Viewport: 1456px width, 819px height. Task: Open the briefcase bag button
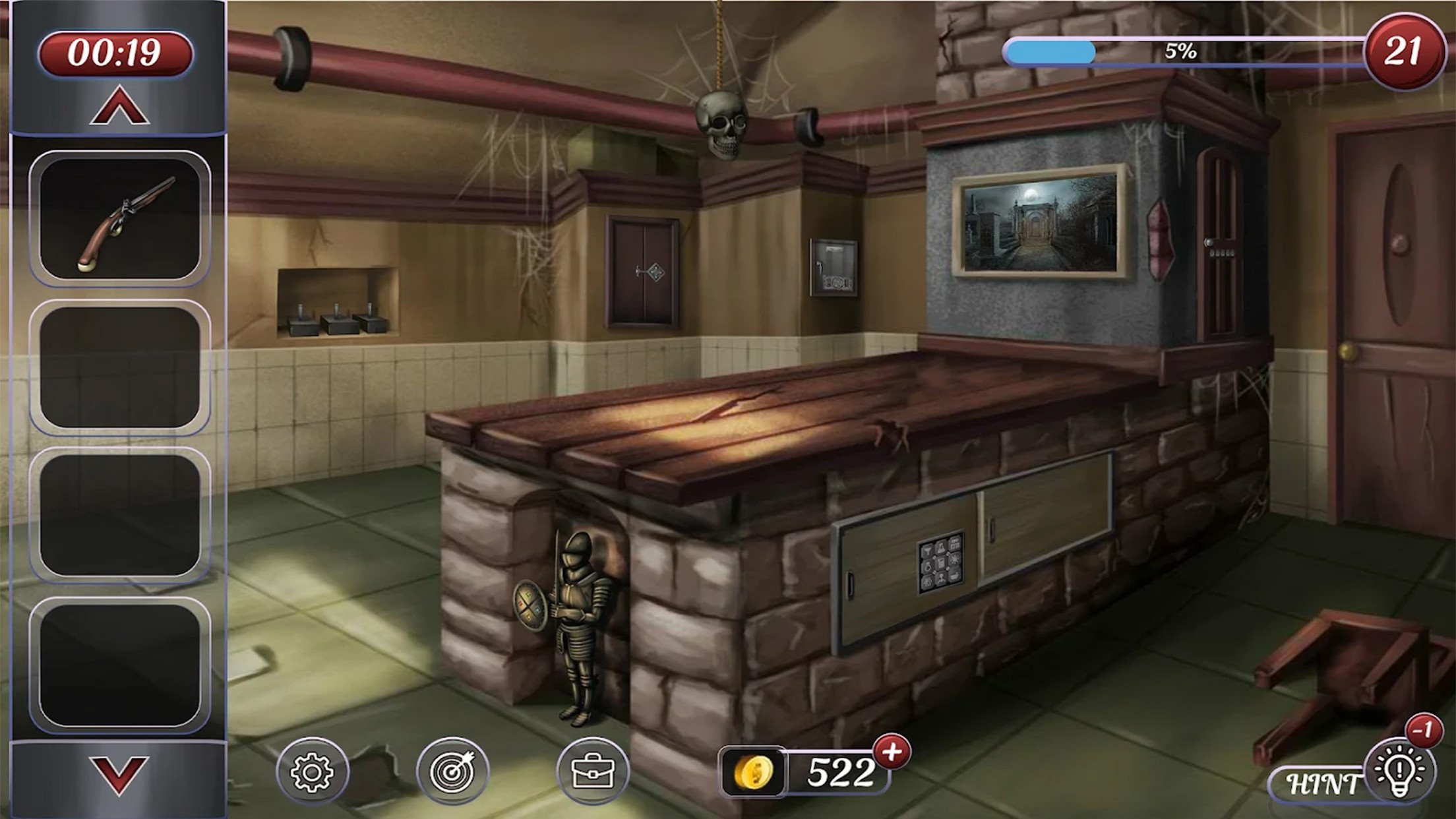(x=593, y=771)
